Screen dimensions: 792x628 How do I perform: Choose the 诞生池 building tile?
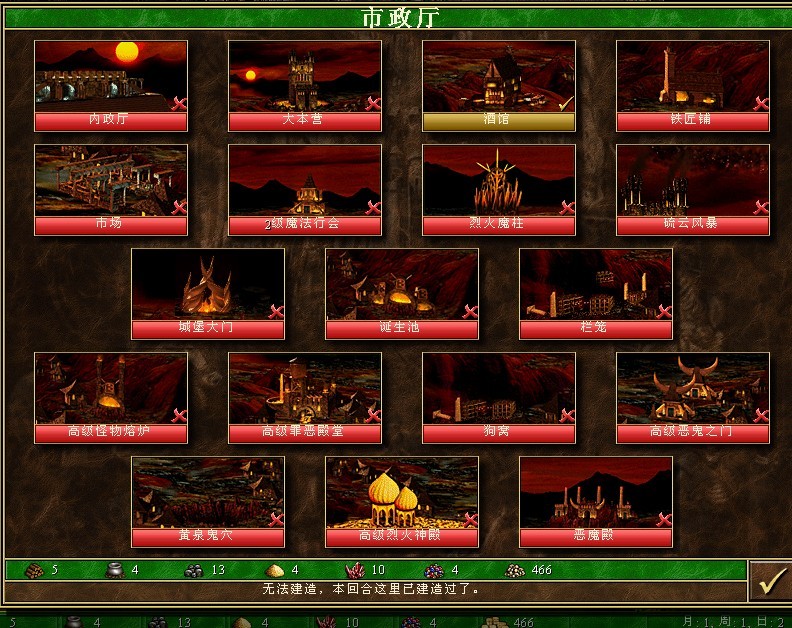click(402, 294)
